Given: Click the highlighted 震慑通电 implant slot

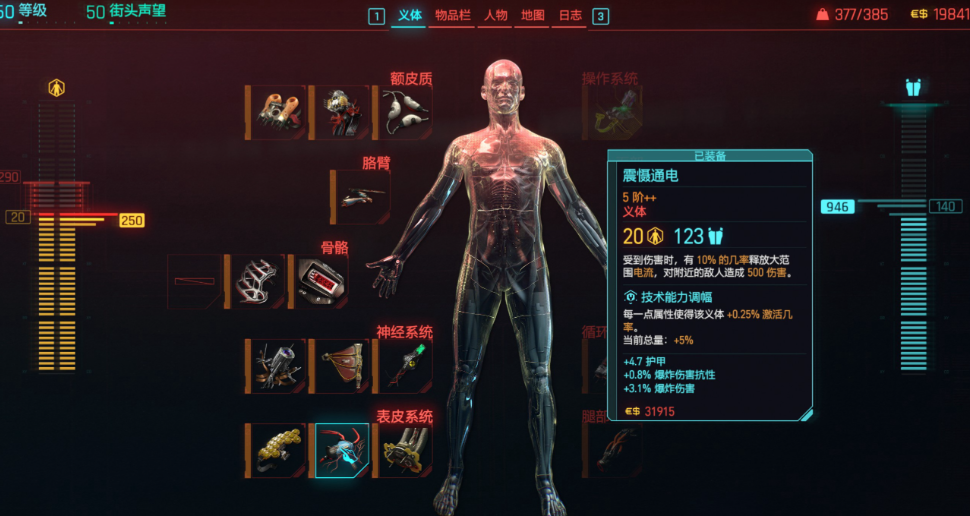Looking at the screenshot, I should click(x=342, y=450).
